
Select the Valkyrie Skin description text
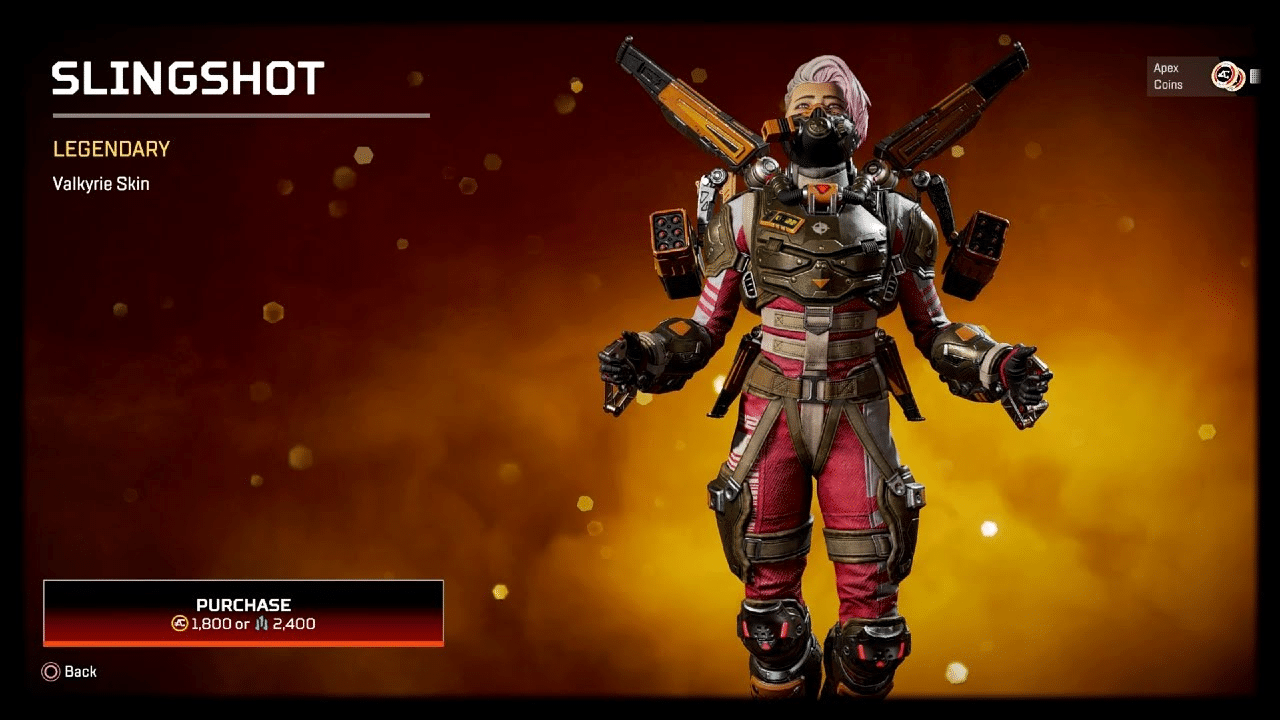click(100, 183)
